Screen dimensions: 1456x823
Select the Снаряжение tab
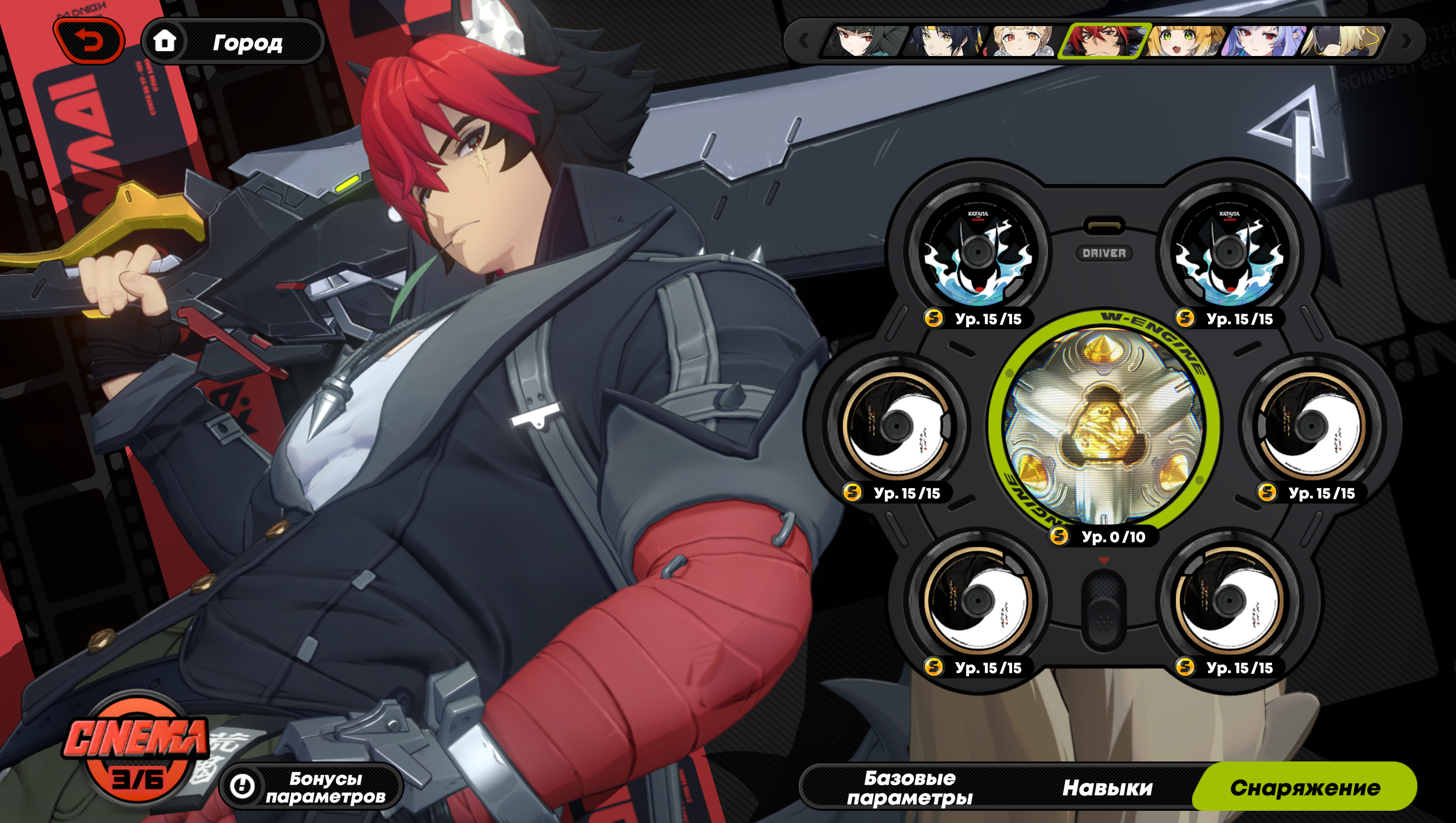pyautogui.click(x=1304, y=788)
